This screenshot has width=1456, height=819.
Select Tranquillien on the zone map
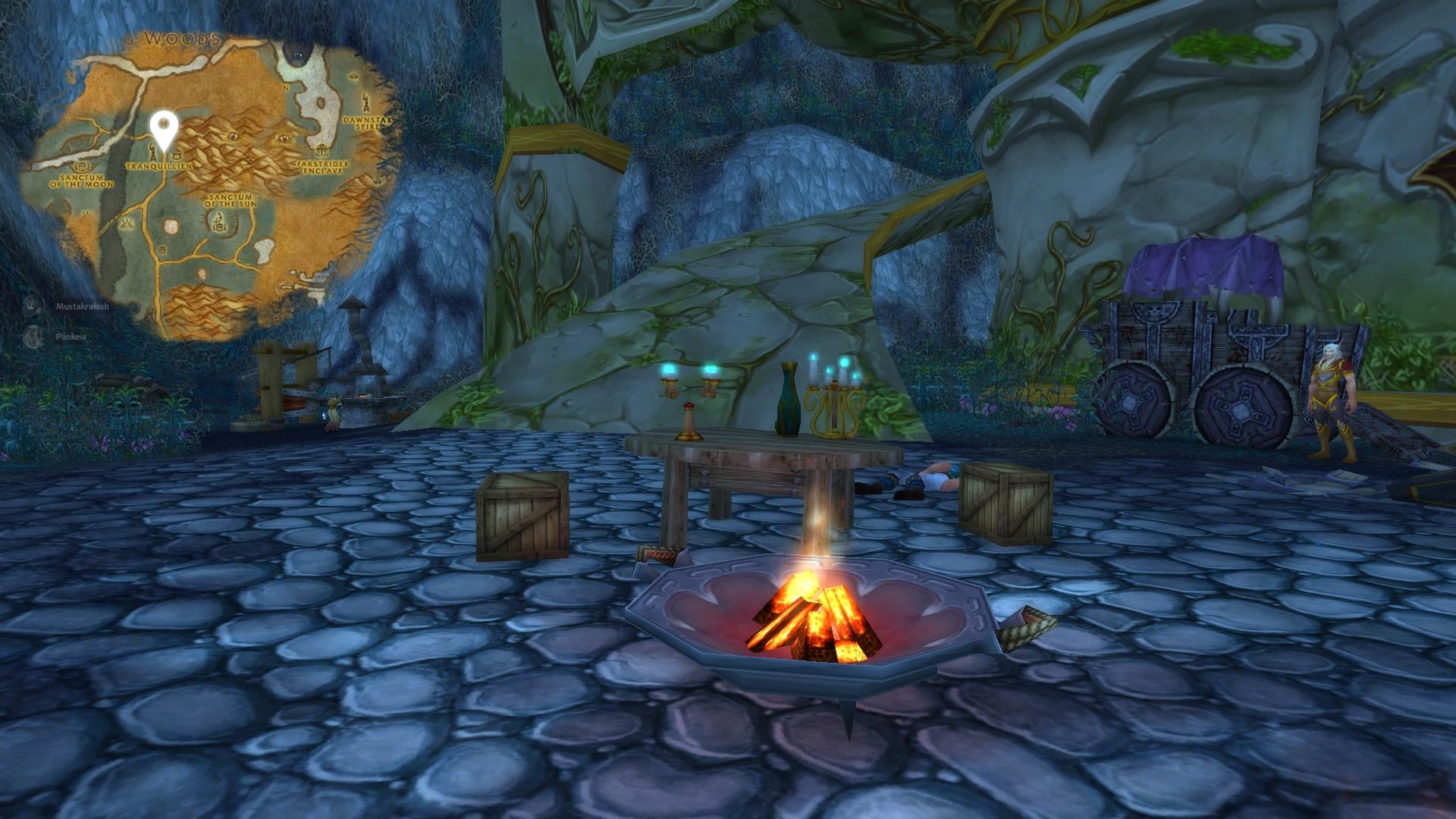tap(158, 165)
